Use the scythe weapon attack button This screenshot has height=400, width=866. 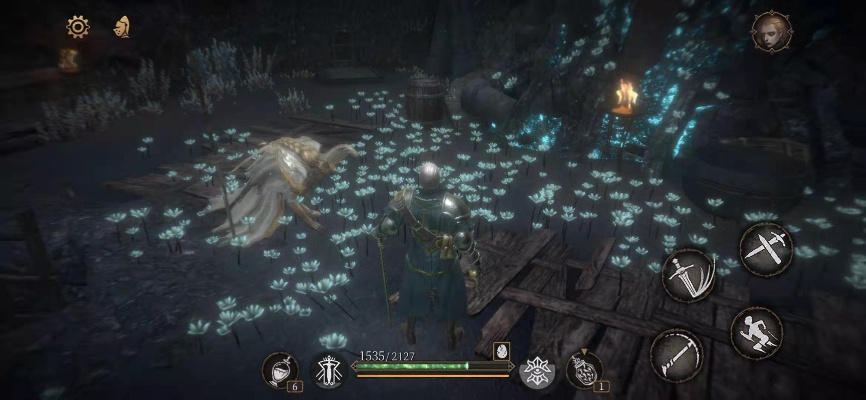pyautogui.click(x=675, y=353)
